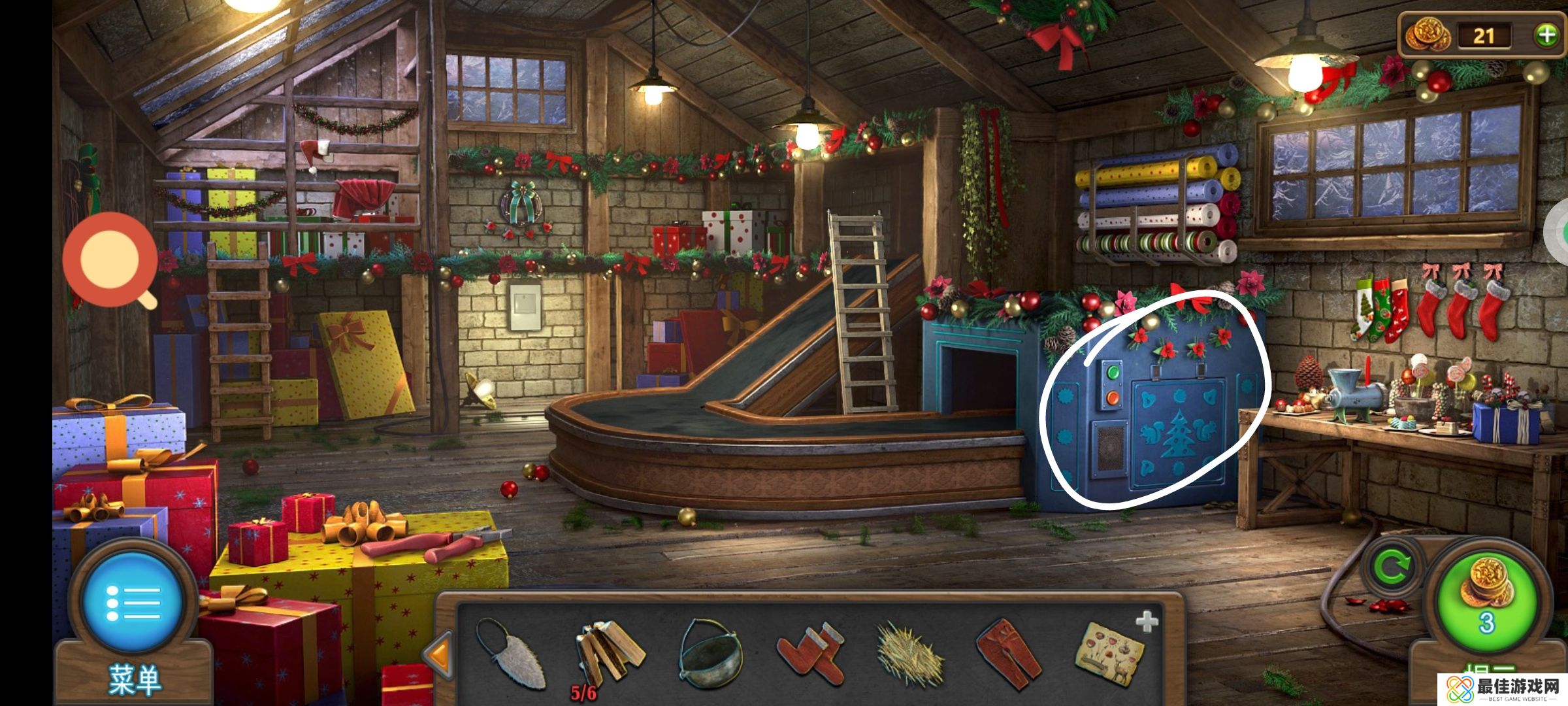The width and height of the screenshot is (1568, 706).
Task: Add coins with the green plus button
Action: tap(1546, 35)
